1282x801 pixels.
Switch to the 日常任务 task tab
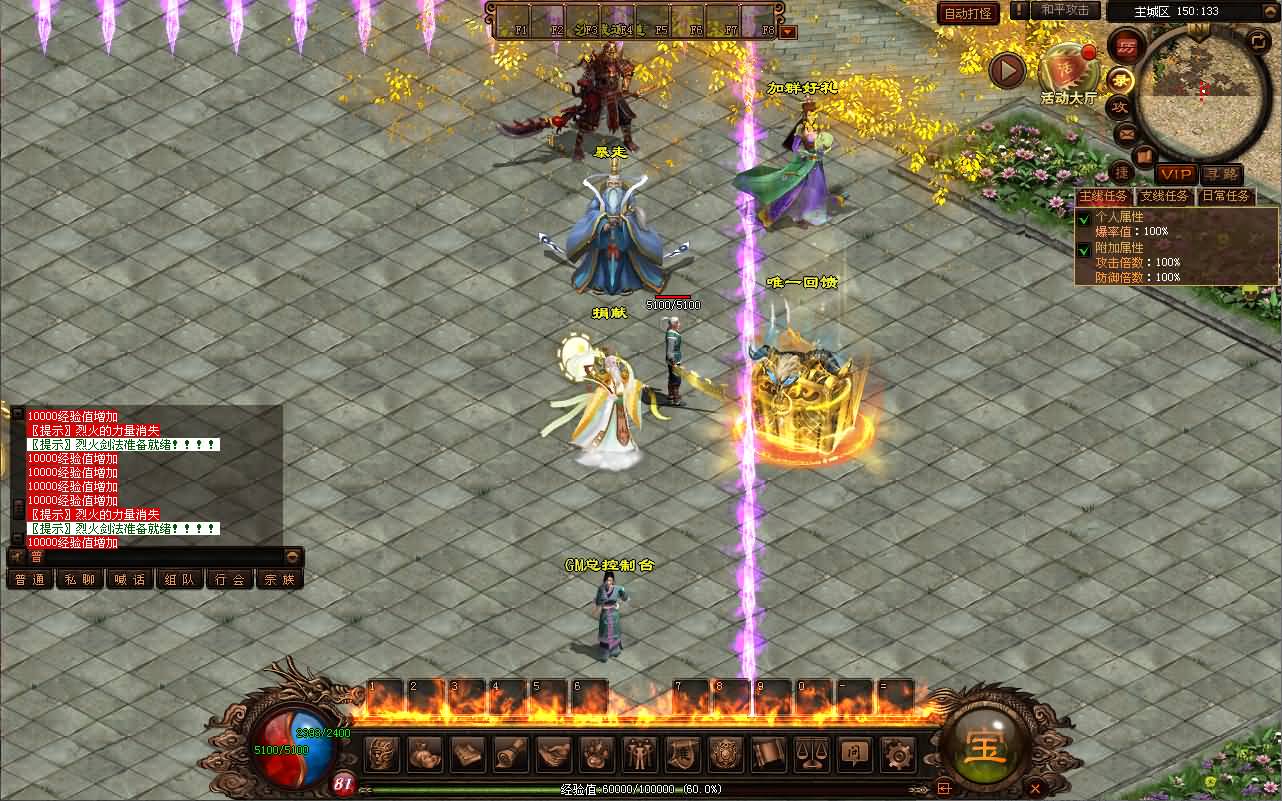1226,196
